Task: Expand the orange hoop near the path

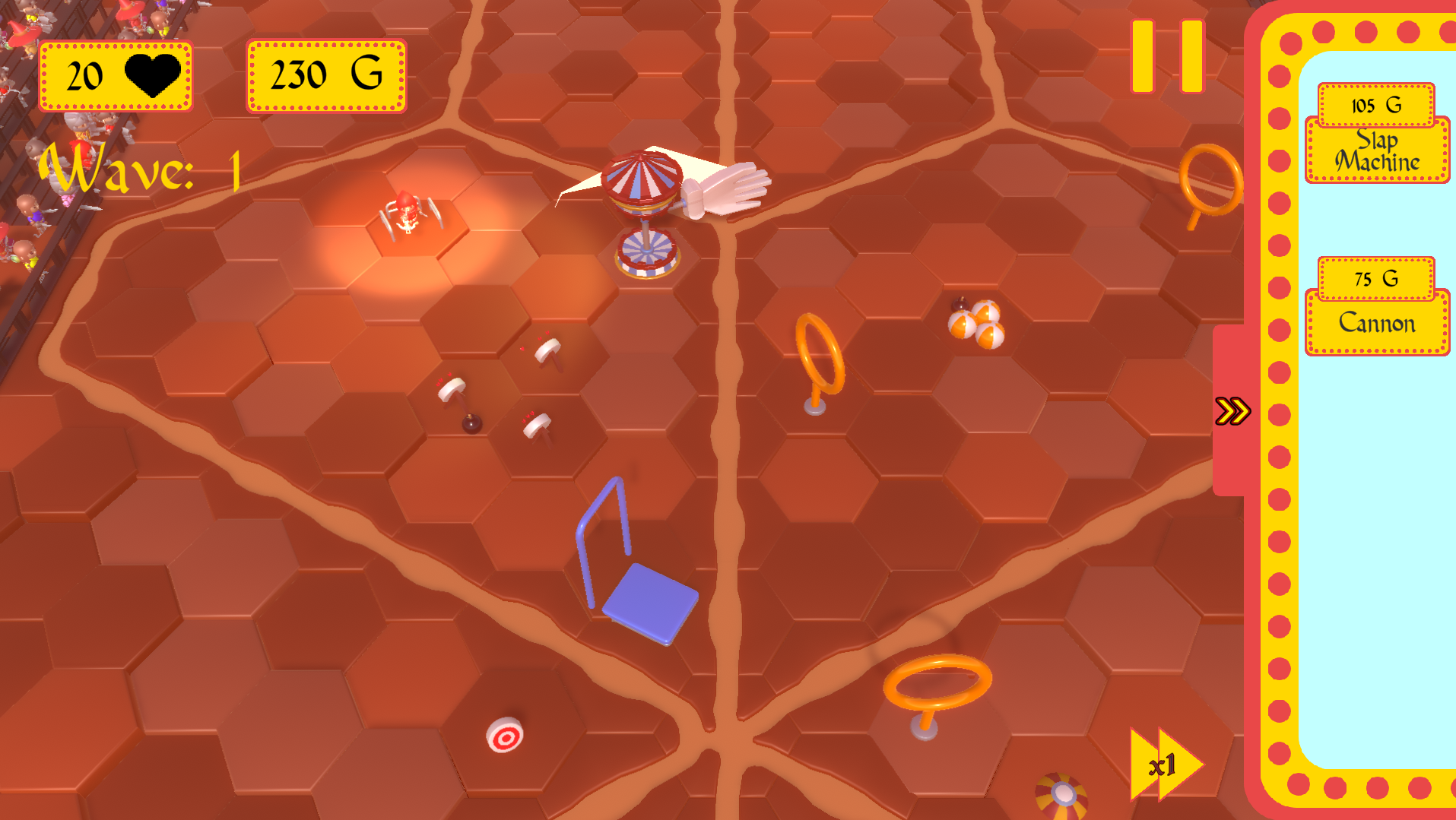Action: tap(819, 353)
